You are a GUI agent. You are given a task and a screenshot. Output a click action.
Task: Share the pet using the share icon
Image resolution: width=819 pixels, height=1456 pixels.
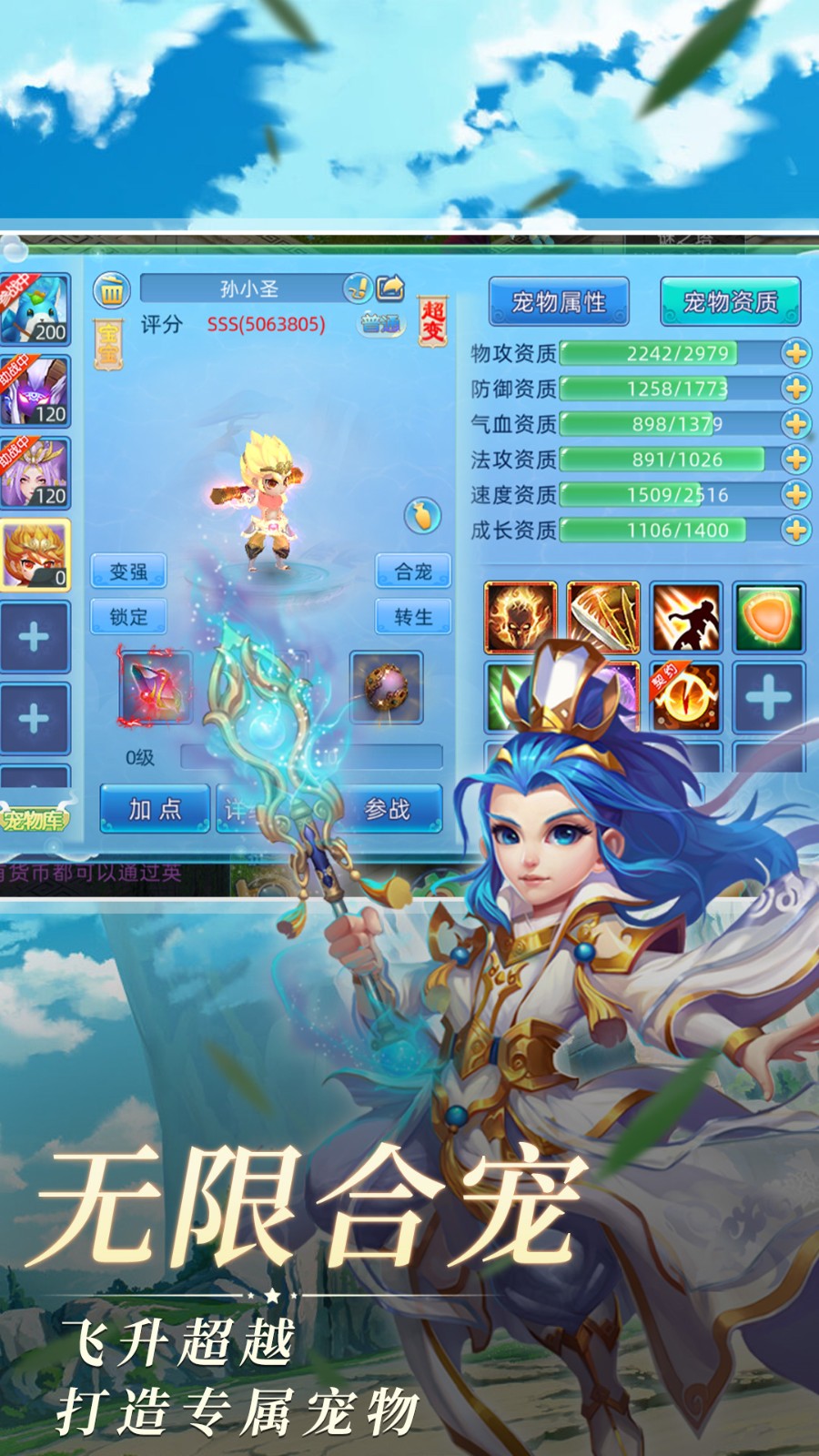click(x=390, y=288)
